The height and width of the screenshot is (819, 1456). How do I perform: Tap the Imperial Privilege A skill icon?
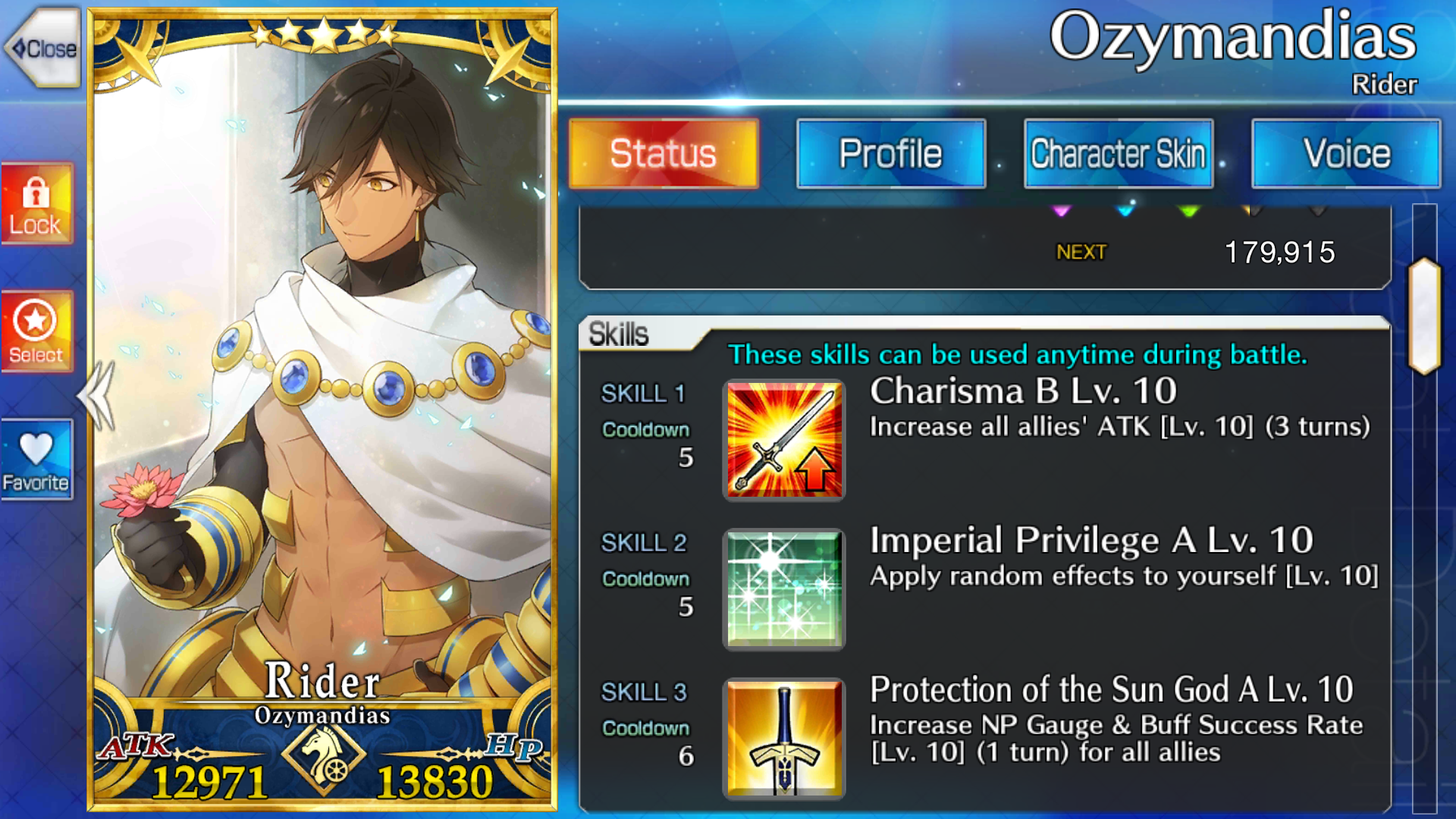click(x=784, y=589)
